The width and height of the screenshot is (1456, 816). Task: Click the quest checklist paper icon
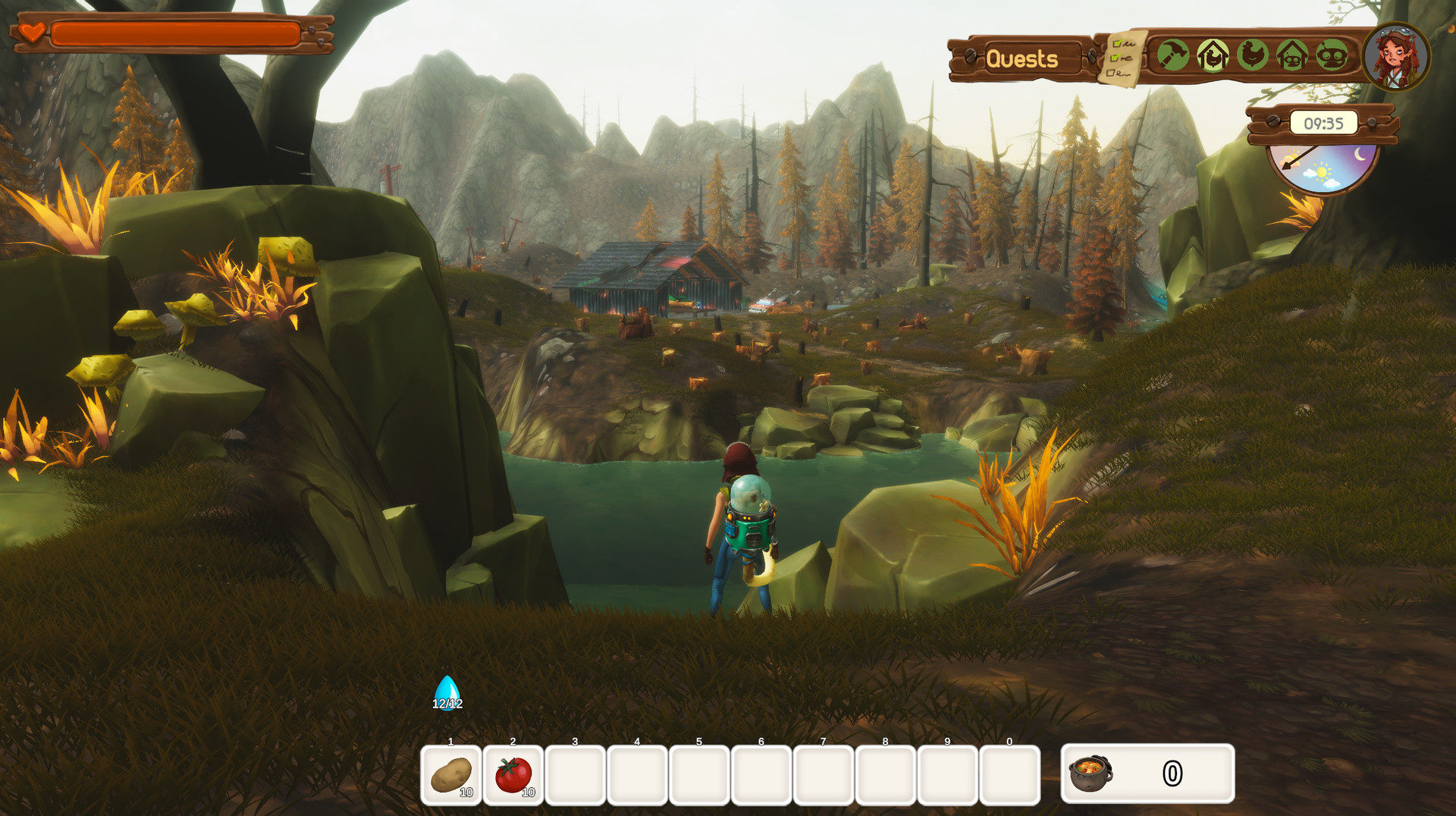point(1122,58)
